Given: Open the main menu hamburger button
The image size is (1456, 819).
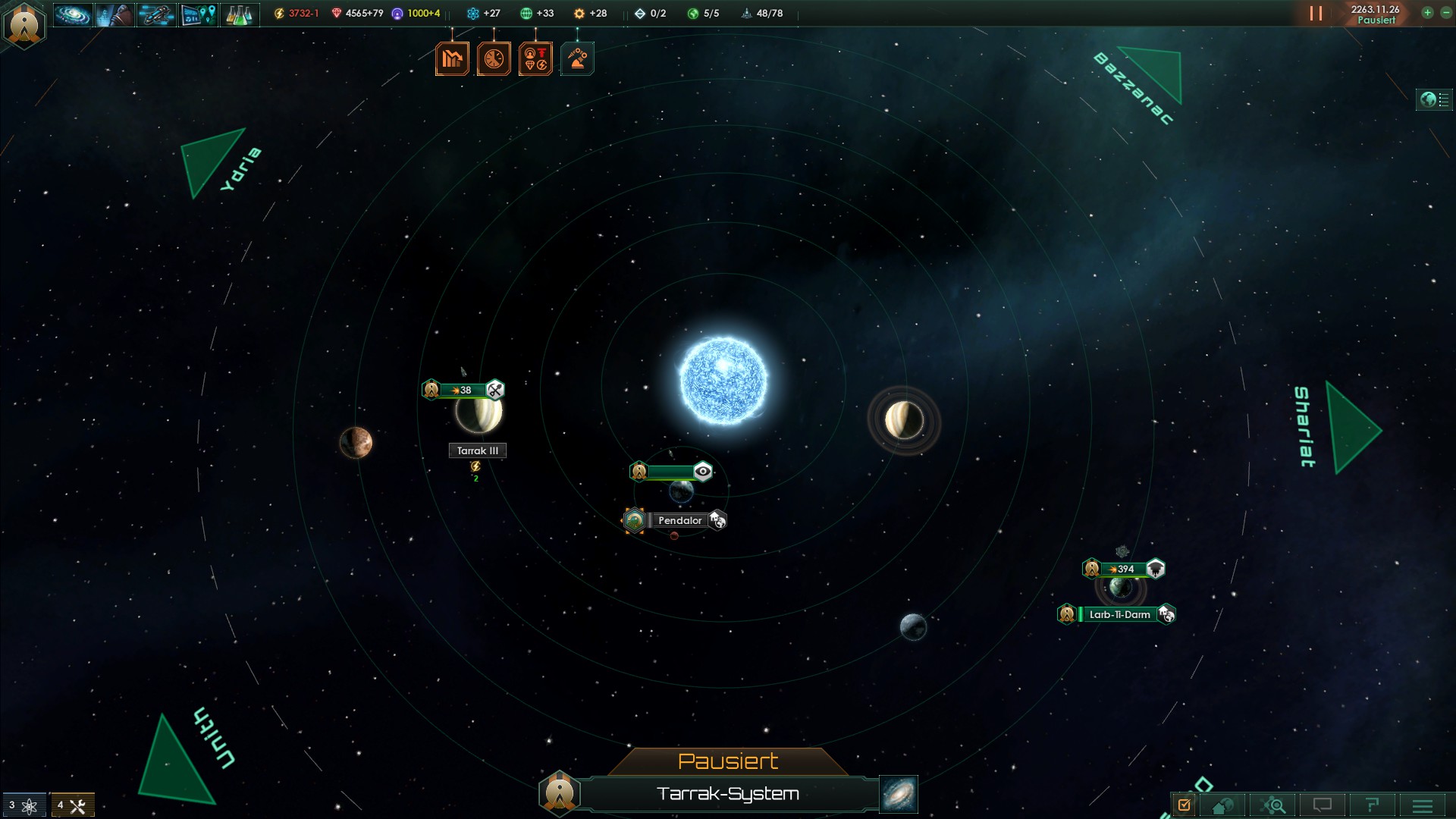Looking at the screenshot, I should [x=1422, y=805].
